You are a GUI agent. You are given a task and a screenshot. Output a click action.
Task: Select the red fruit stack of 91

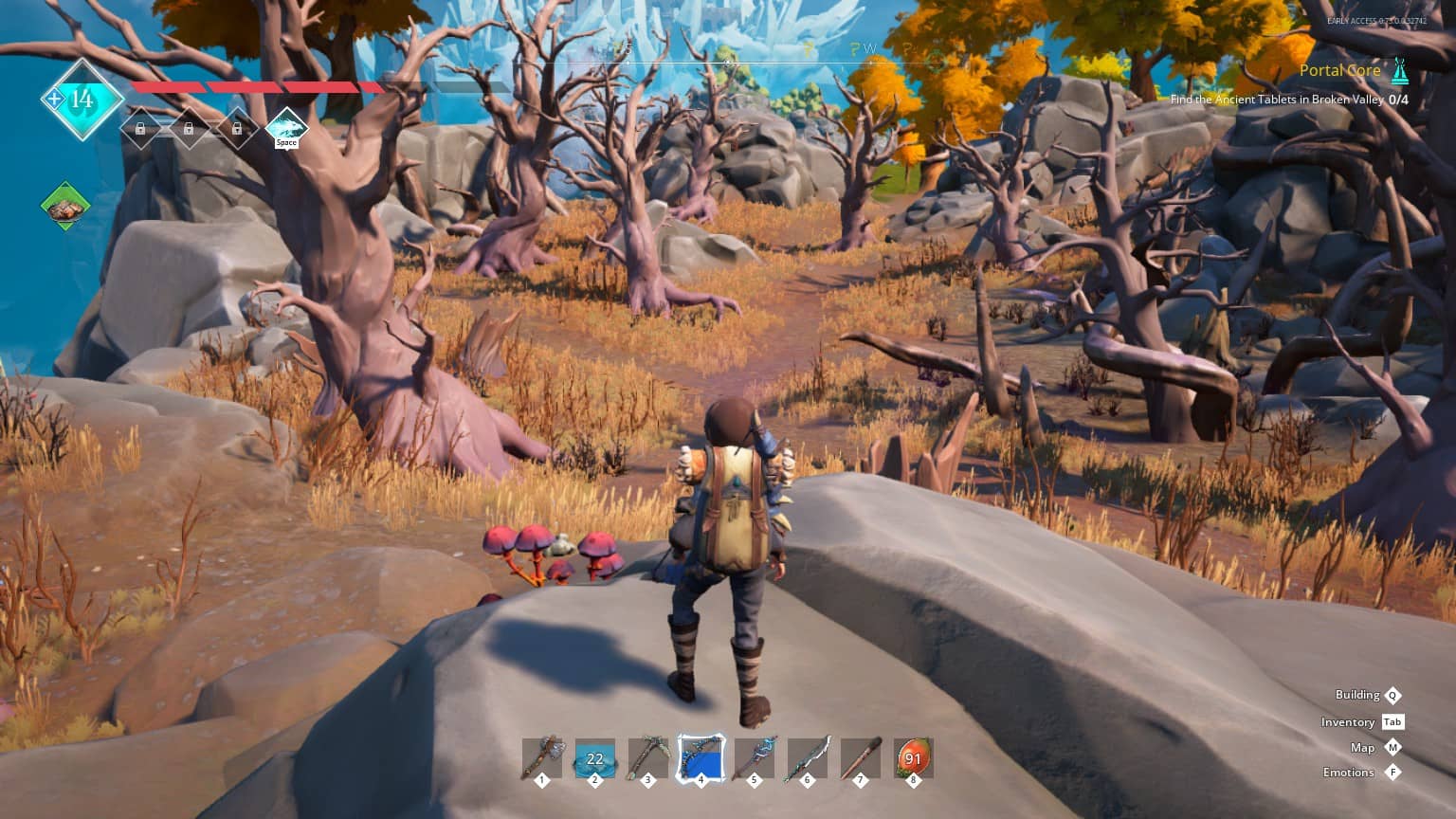(913, 758)
